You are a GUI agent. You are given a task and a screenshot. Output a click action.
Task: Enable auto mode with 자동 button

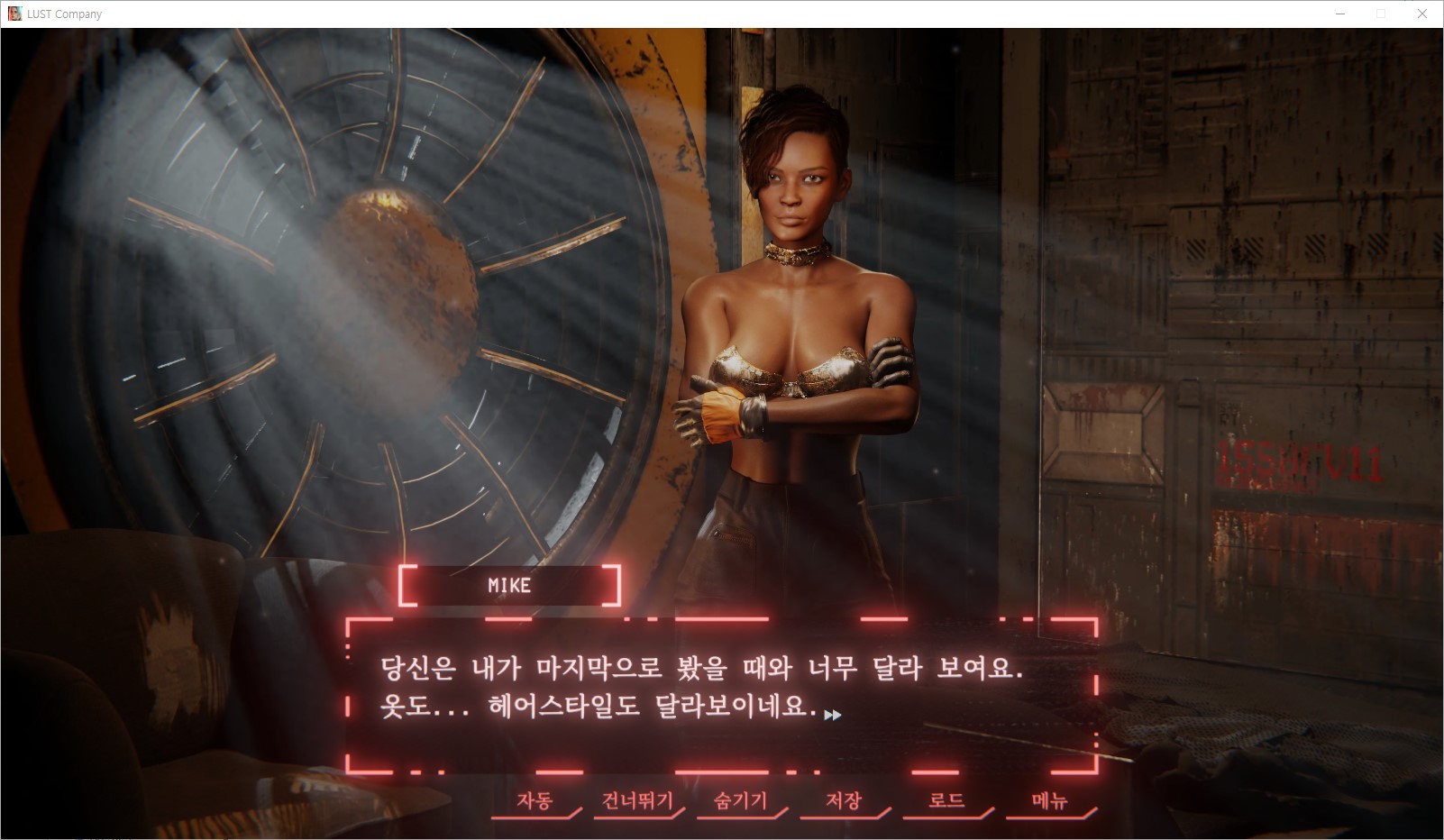pyautogui.click(x=535, y=800)
